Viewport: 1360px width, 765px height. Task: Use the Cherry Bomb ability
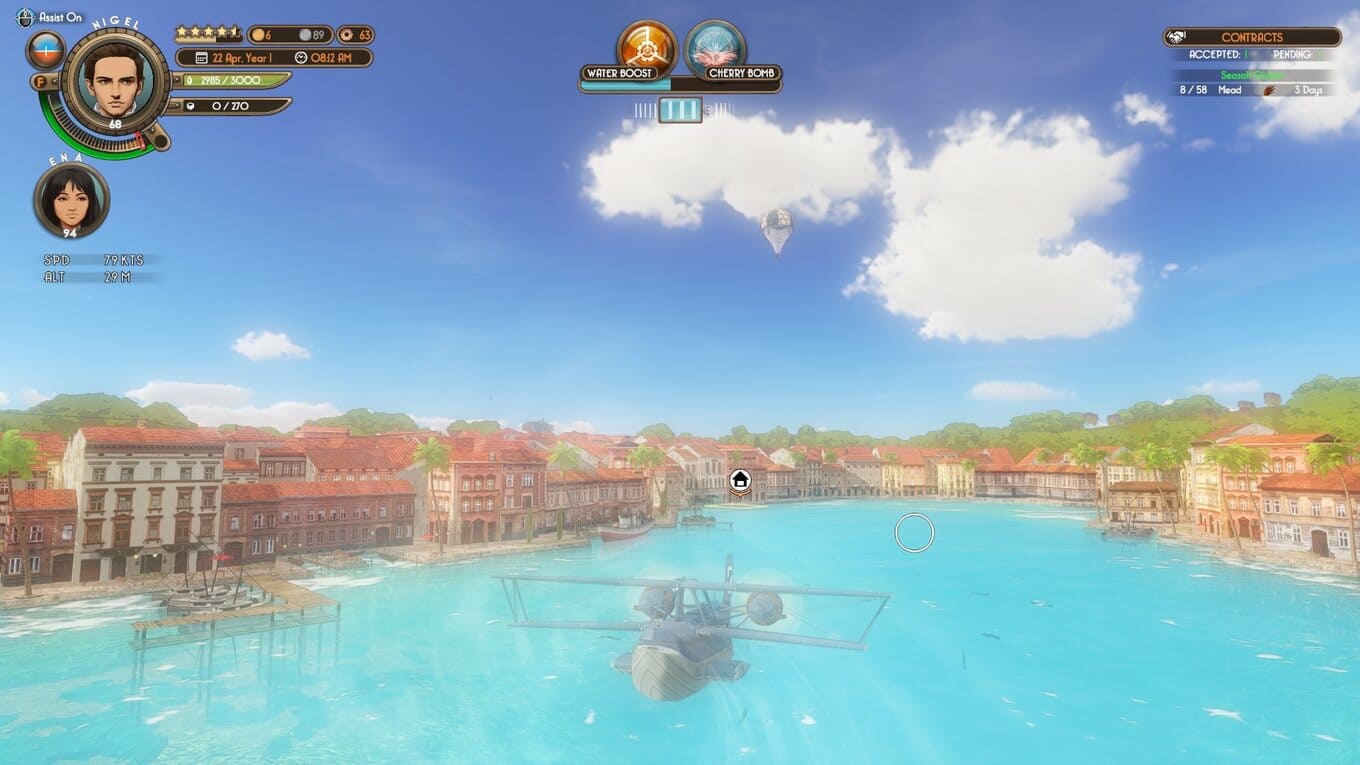(715, 46)
